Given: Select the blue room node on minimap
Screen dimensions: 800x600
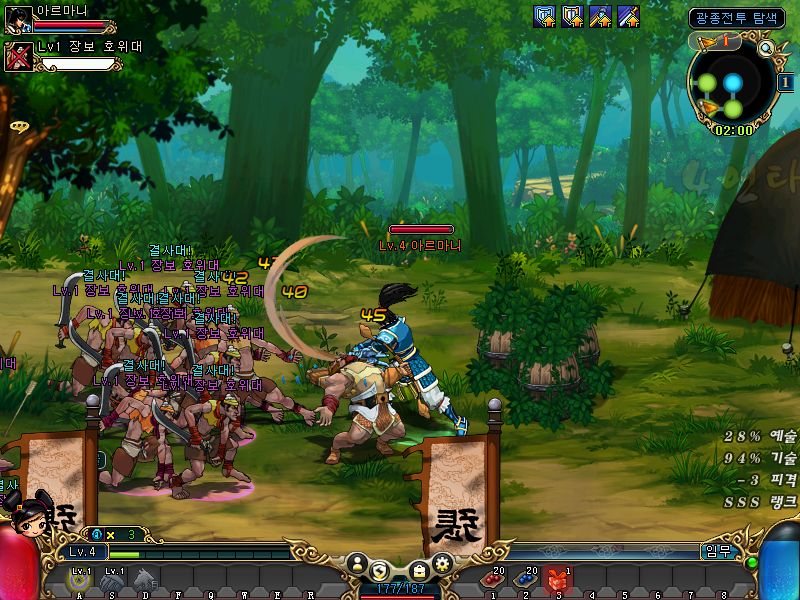Looking at the screenshot, I should 733,82.
